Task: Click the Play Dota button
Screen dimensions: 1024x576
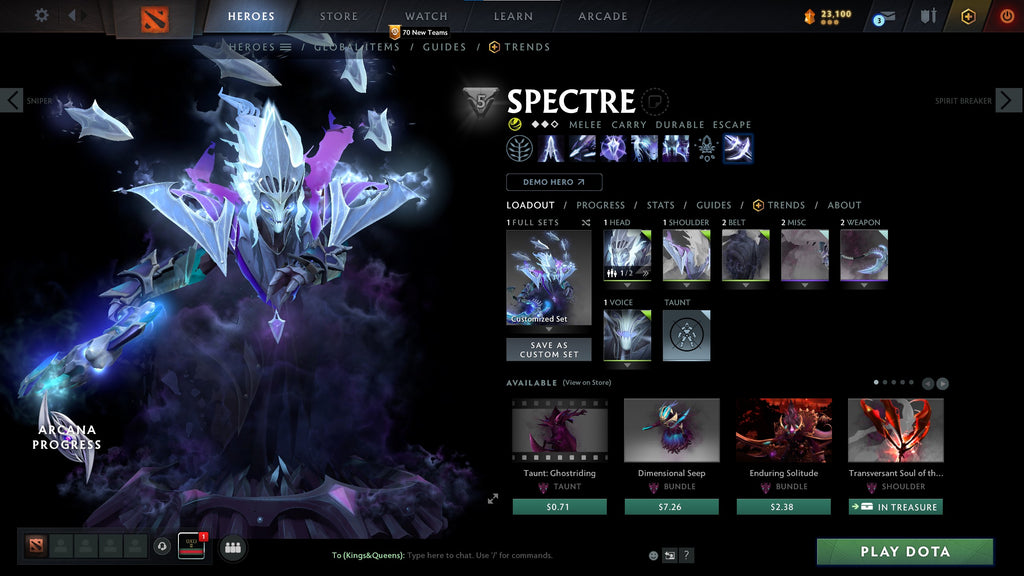Action: pos(905,552)
